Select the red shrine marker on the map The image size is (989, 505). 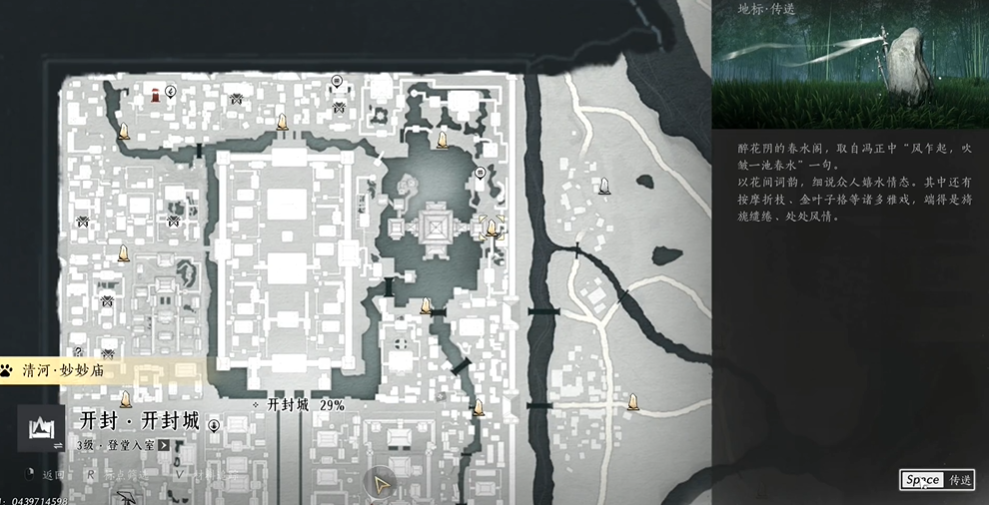click(156, 95)
